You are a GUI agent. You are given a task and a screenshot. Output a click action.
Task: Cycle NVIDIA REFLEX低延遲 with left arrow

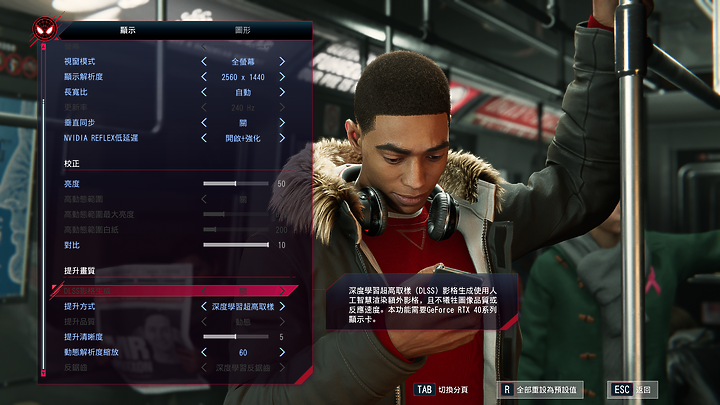[x=203, y=137]
